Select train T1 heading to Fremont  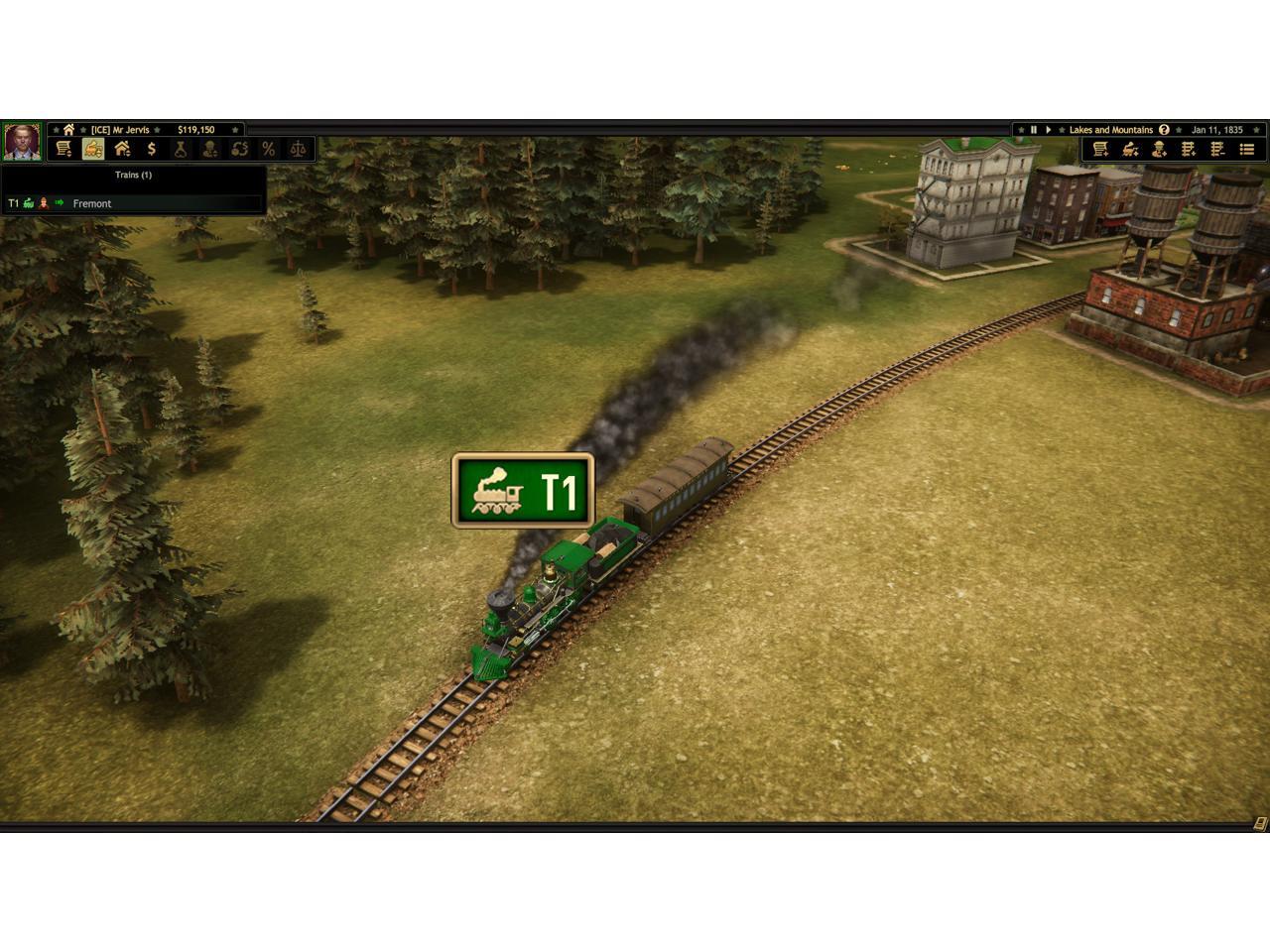(x=91, y=203)
